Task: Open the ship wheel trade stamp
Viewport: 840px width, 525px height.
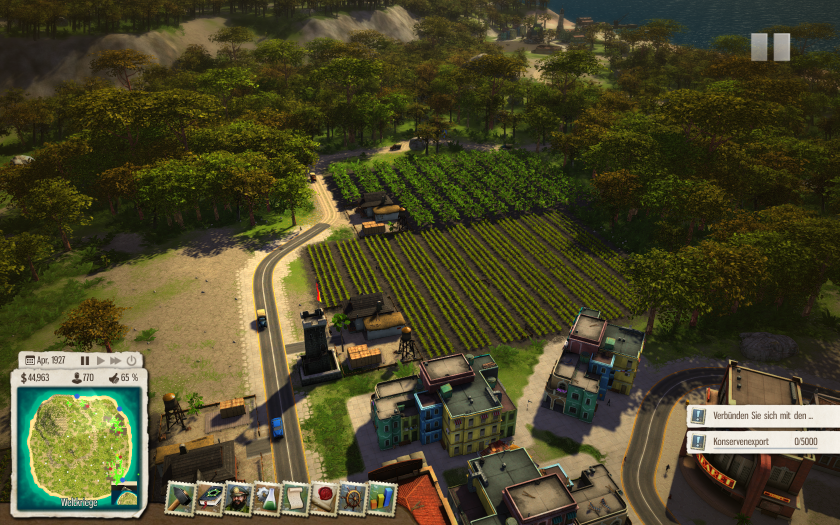Action: tap(353, 497)
